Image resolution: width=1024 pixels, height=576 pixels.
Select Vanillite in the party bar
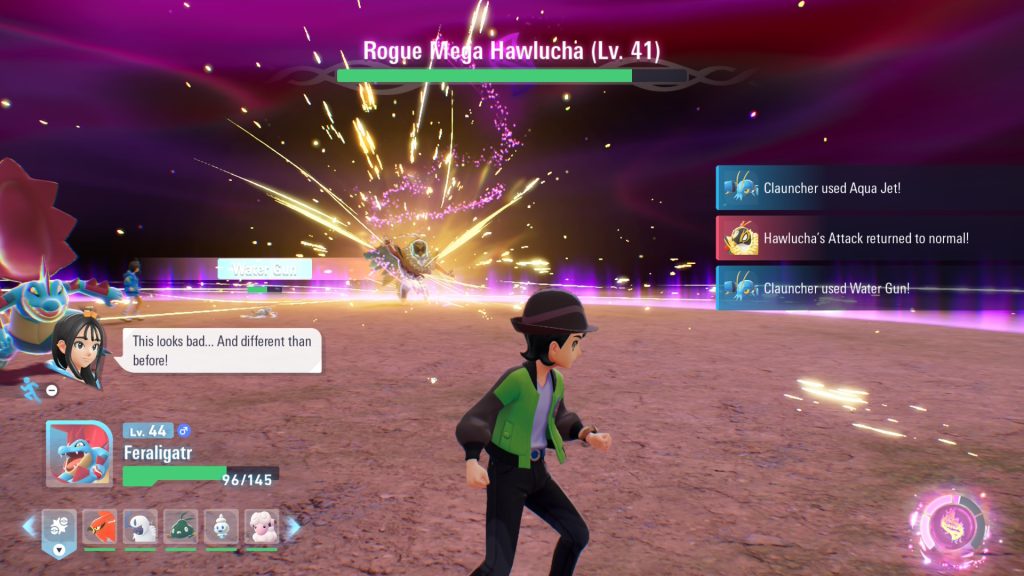[x=222, y=527]
